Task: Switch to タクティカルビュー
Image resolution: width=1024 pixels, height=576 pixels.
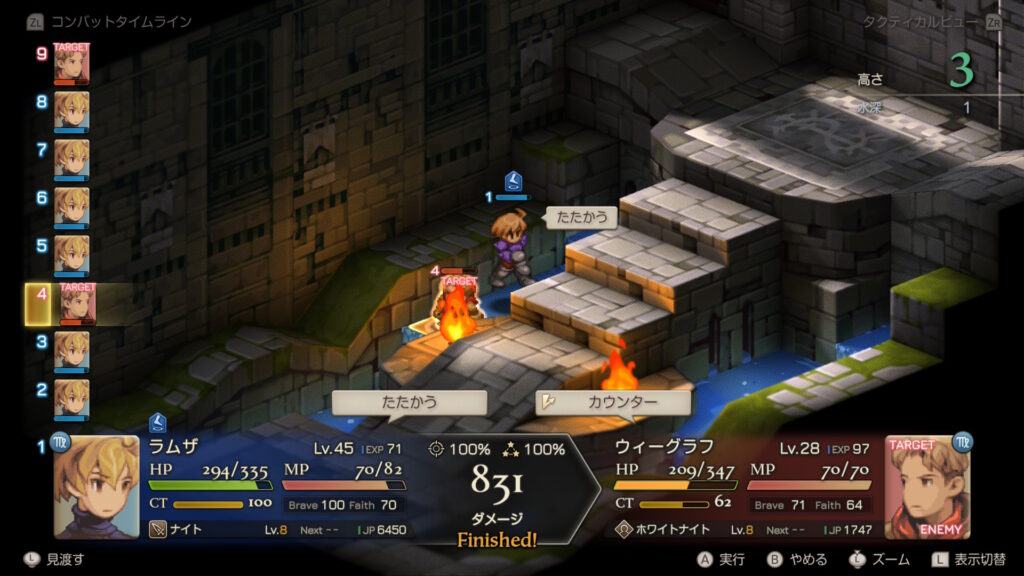Action: pos(928,21)
